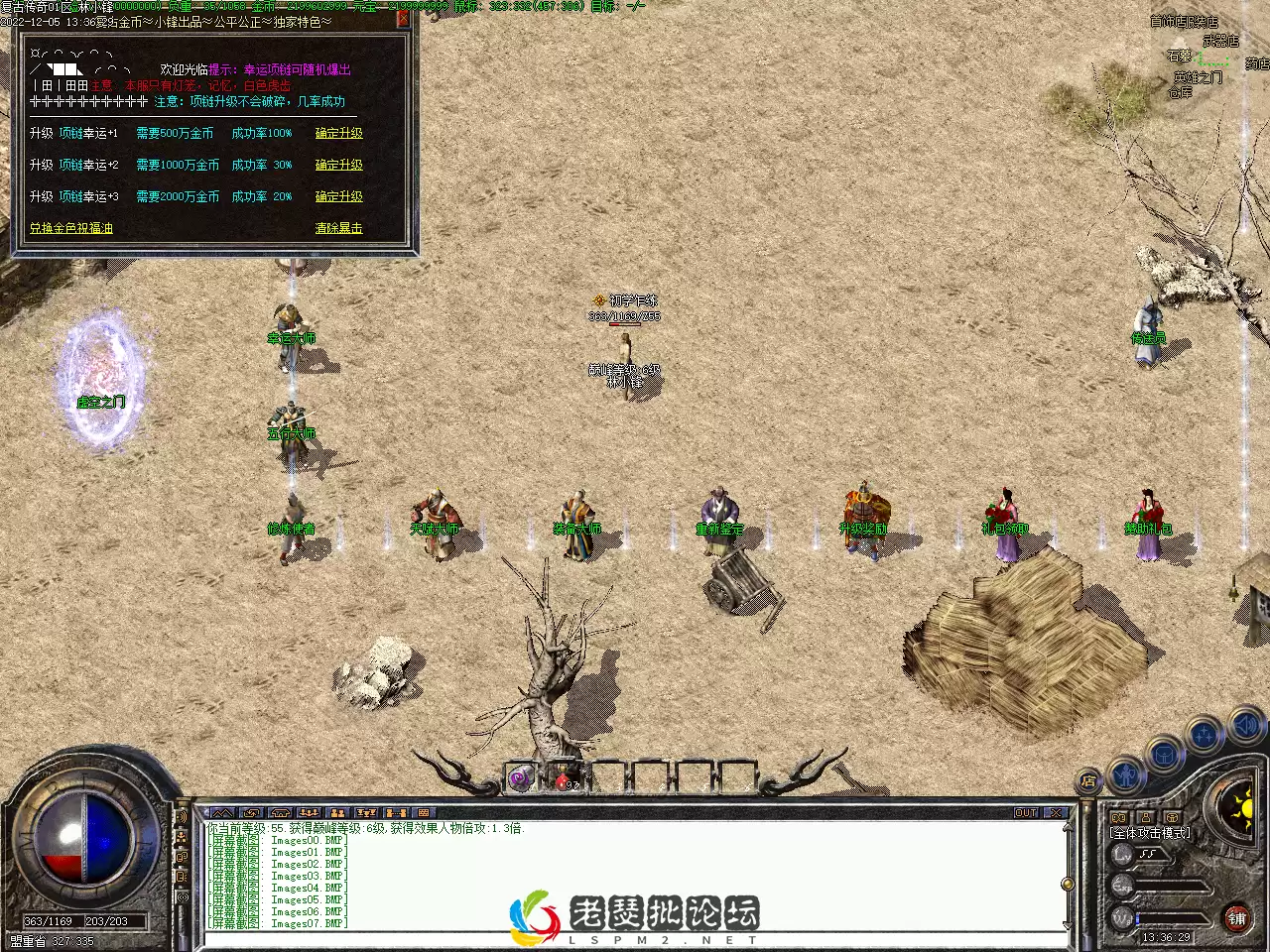The width and height of the screenshot is (1270, 952).
Task: Close the necklace upgrade dialog
Action: point(403,18)
